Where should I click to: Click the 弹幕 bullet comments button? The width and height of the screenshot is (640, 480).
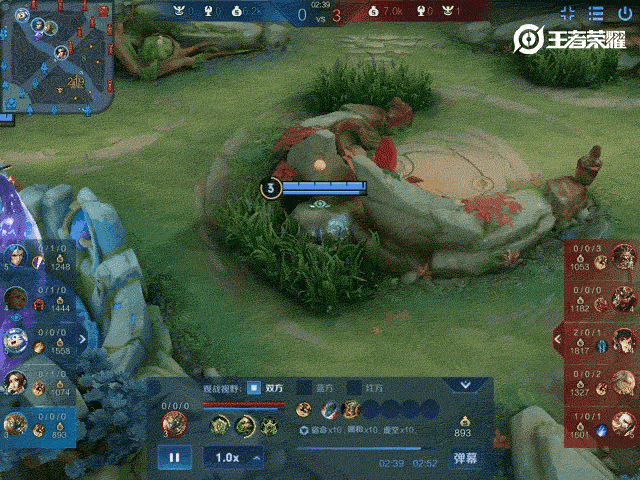click(x=465, y=458)
